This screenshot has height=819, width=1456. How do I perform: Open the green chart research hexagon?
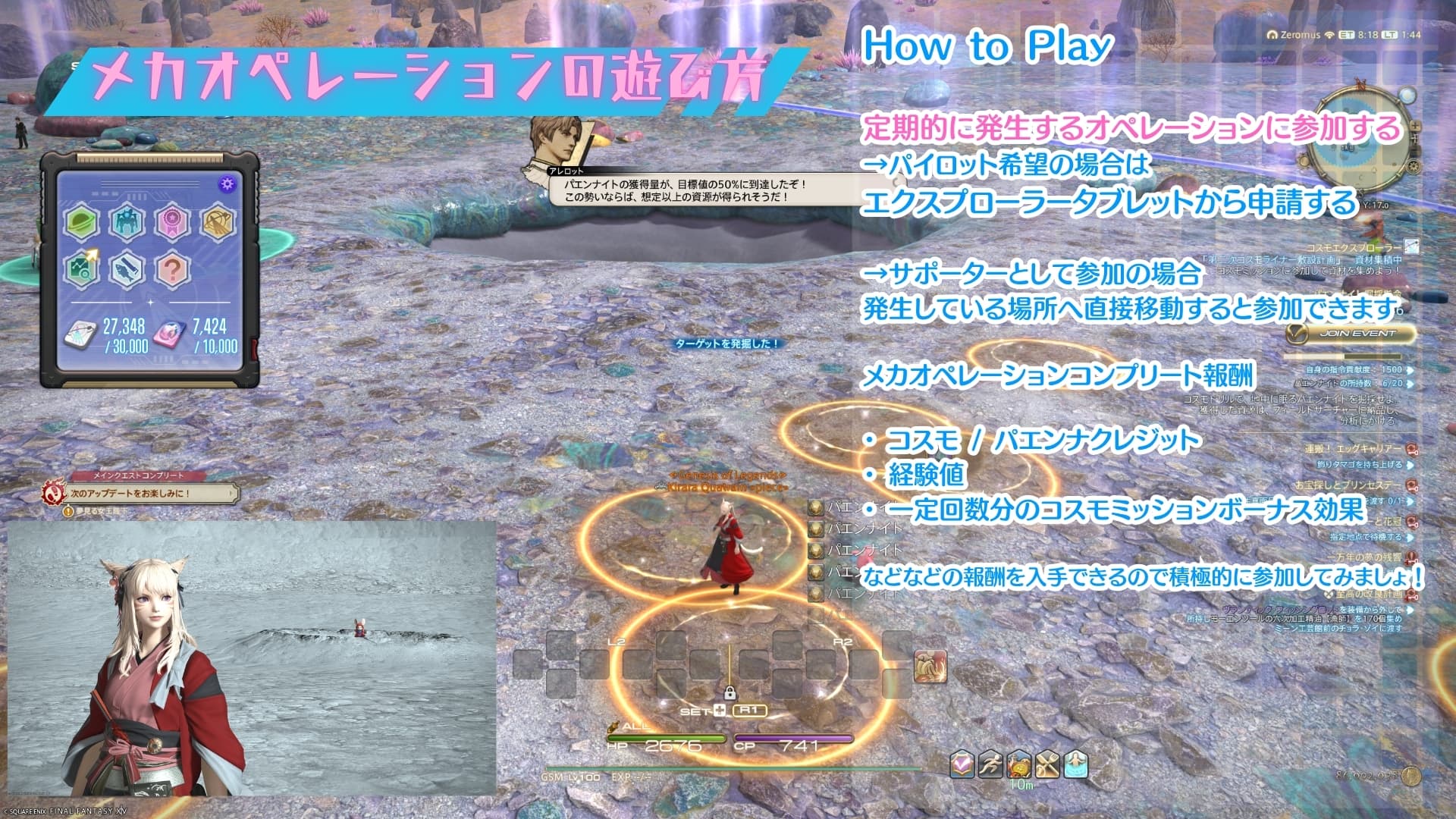83,269
